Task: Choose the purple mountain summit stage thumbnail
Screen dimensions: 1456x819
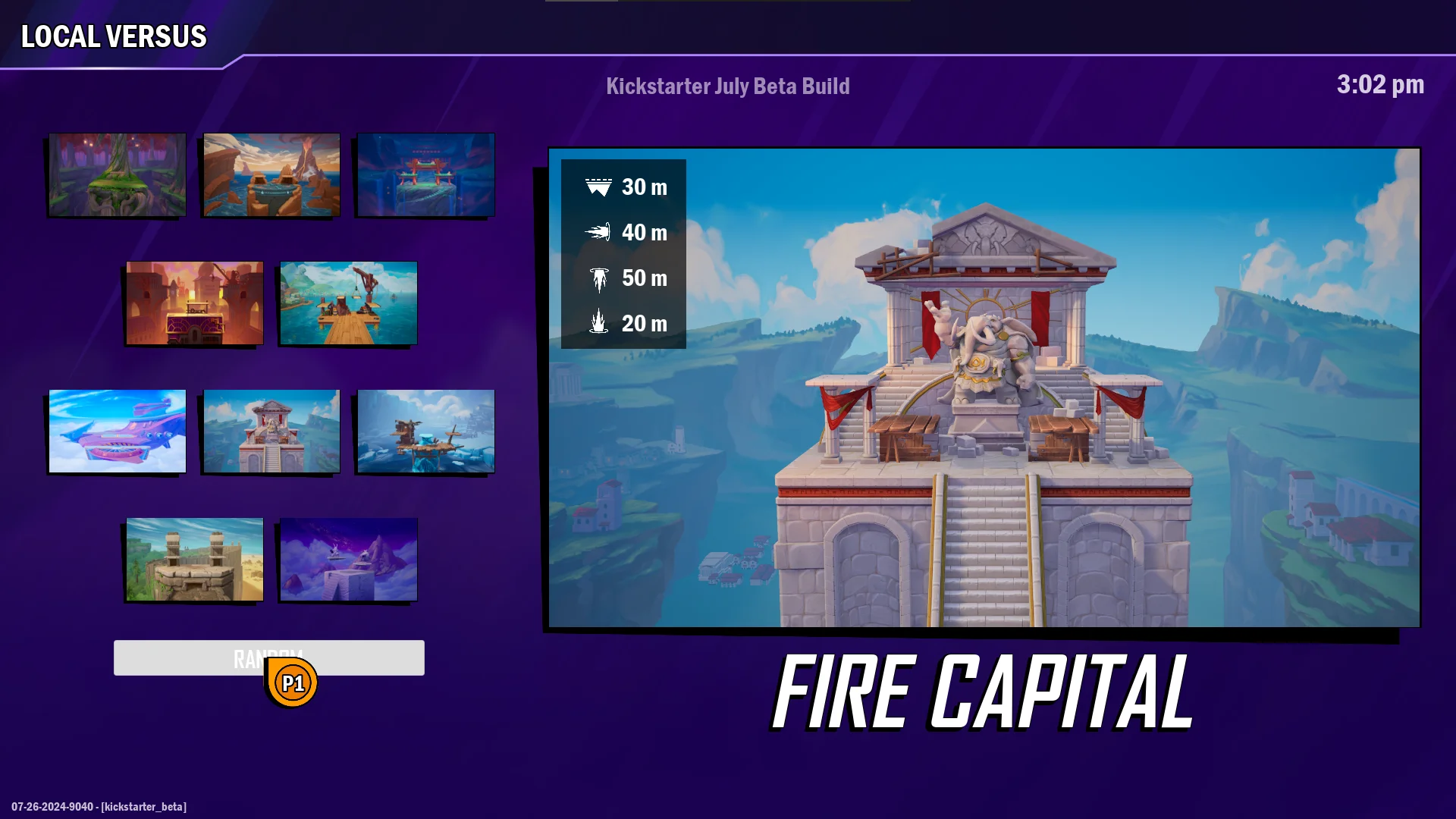Action: click(348, 560)
